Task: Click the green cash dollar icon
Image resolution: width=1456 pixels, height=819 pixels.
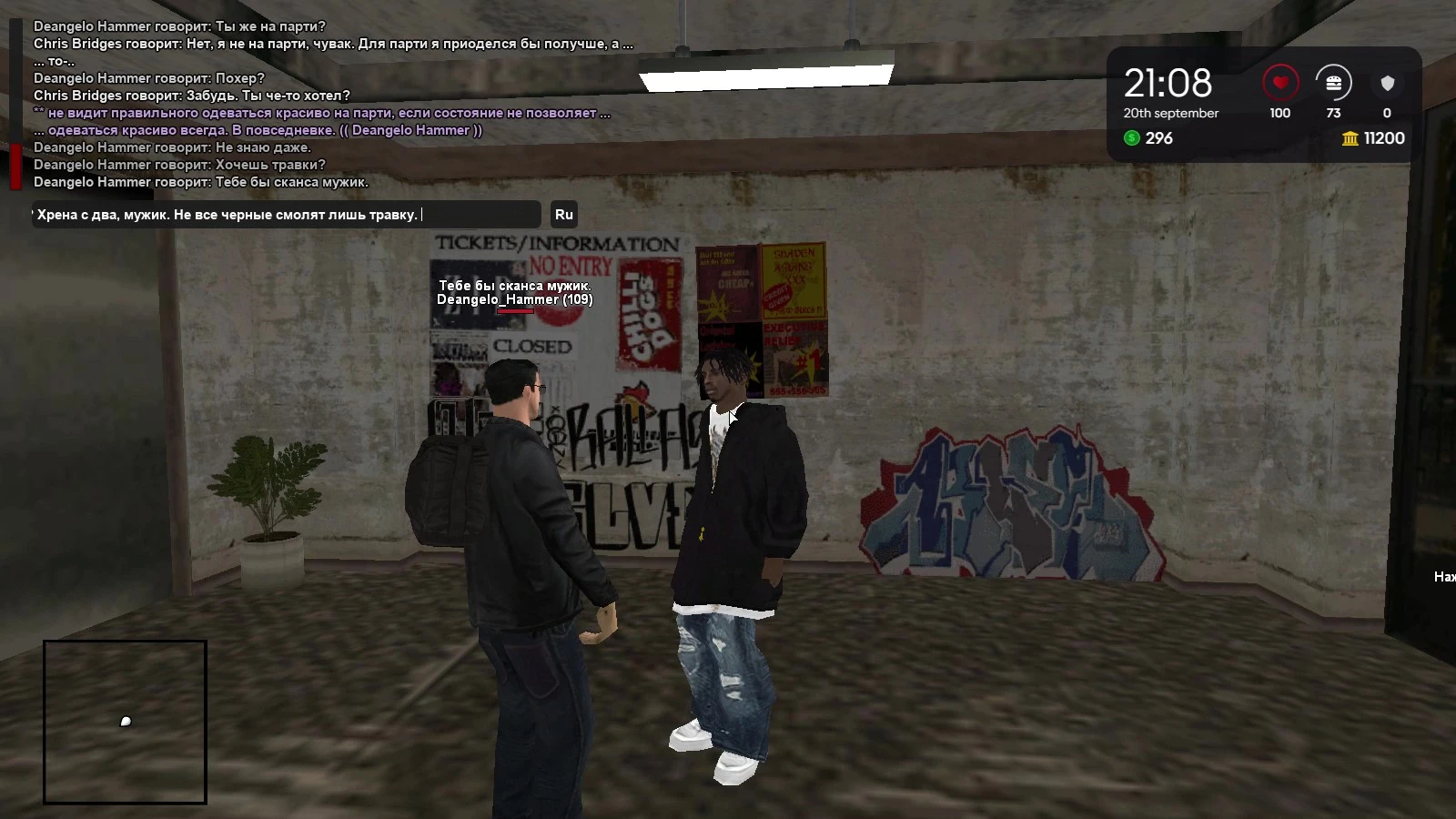Action: click(x=1132, y=138)
